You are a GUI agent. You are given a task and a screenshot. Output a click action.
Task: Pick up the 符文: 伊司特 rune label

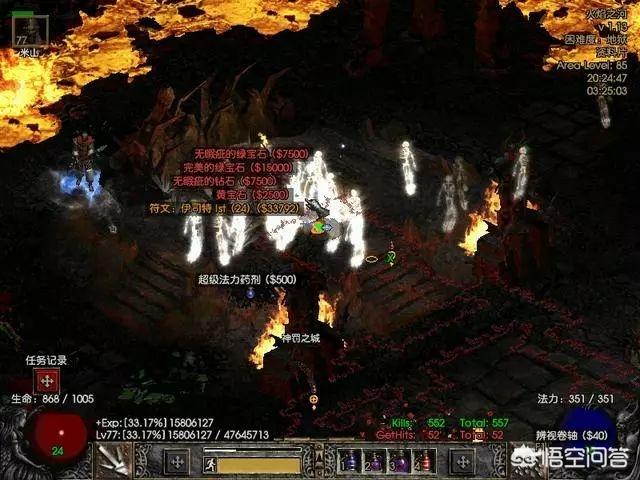(x=224, y=209)
